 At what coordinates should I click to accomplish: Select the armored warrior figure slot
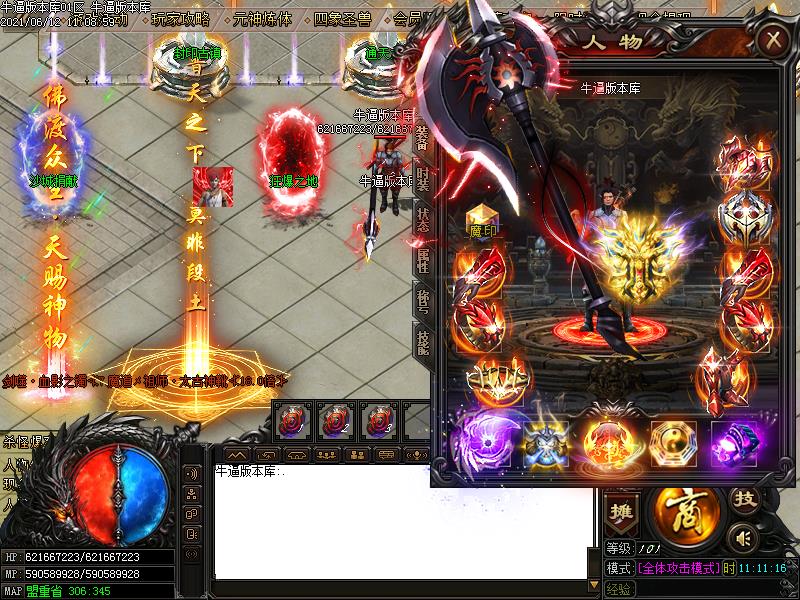(x=547, y=440)
